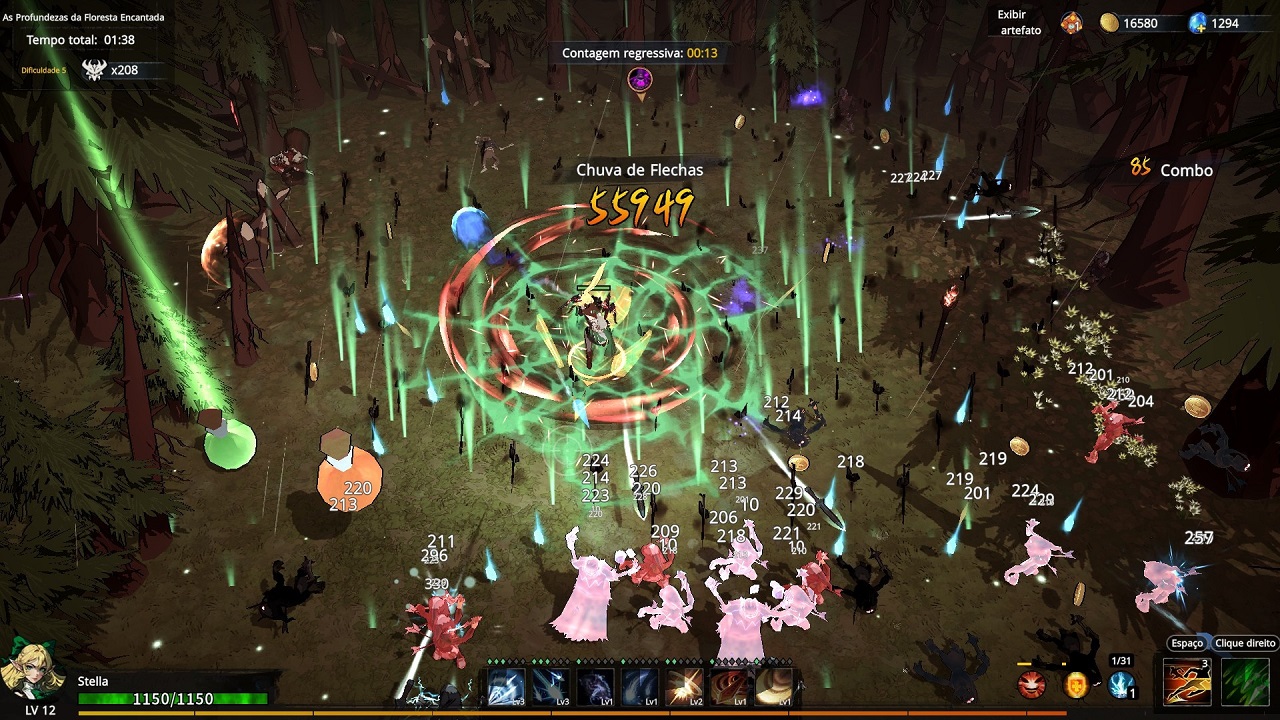Activate the Clique direito green arrows skill
Image resolution: width=1280 pixels, height=720 pixels.
pyautogui.click(x=1243, y=681)
